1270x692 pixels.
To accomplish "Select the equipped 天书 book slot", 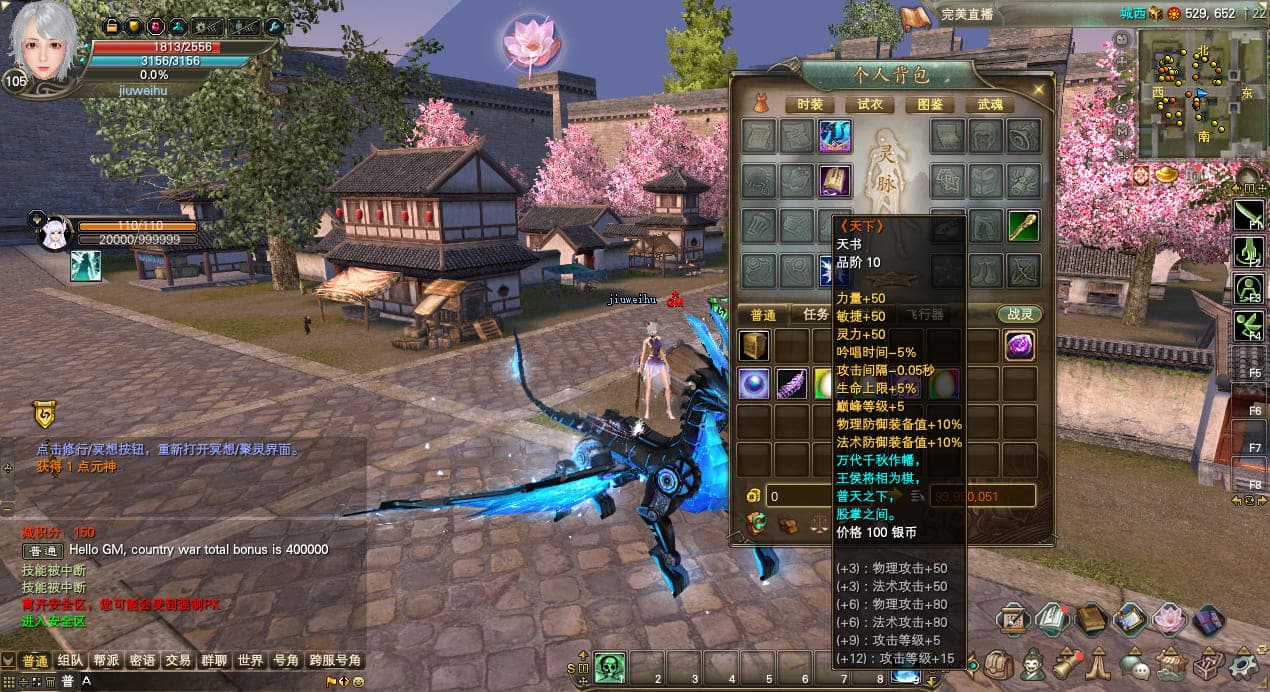I will [835, 181].
